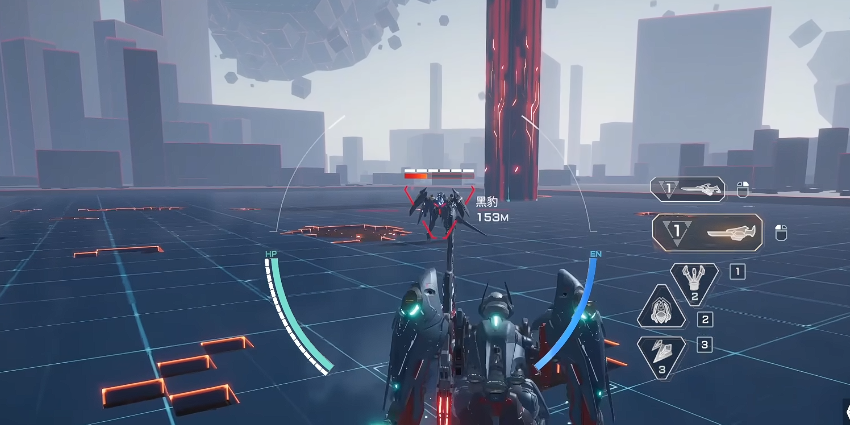Select the highlighted blade weapon slot
Viewport: 850px width, 425px height.
(x=707, y=233)
